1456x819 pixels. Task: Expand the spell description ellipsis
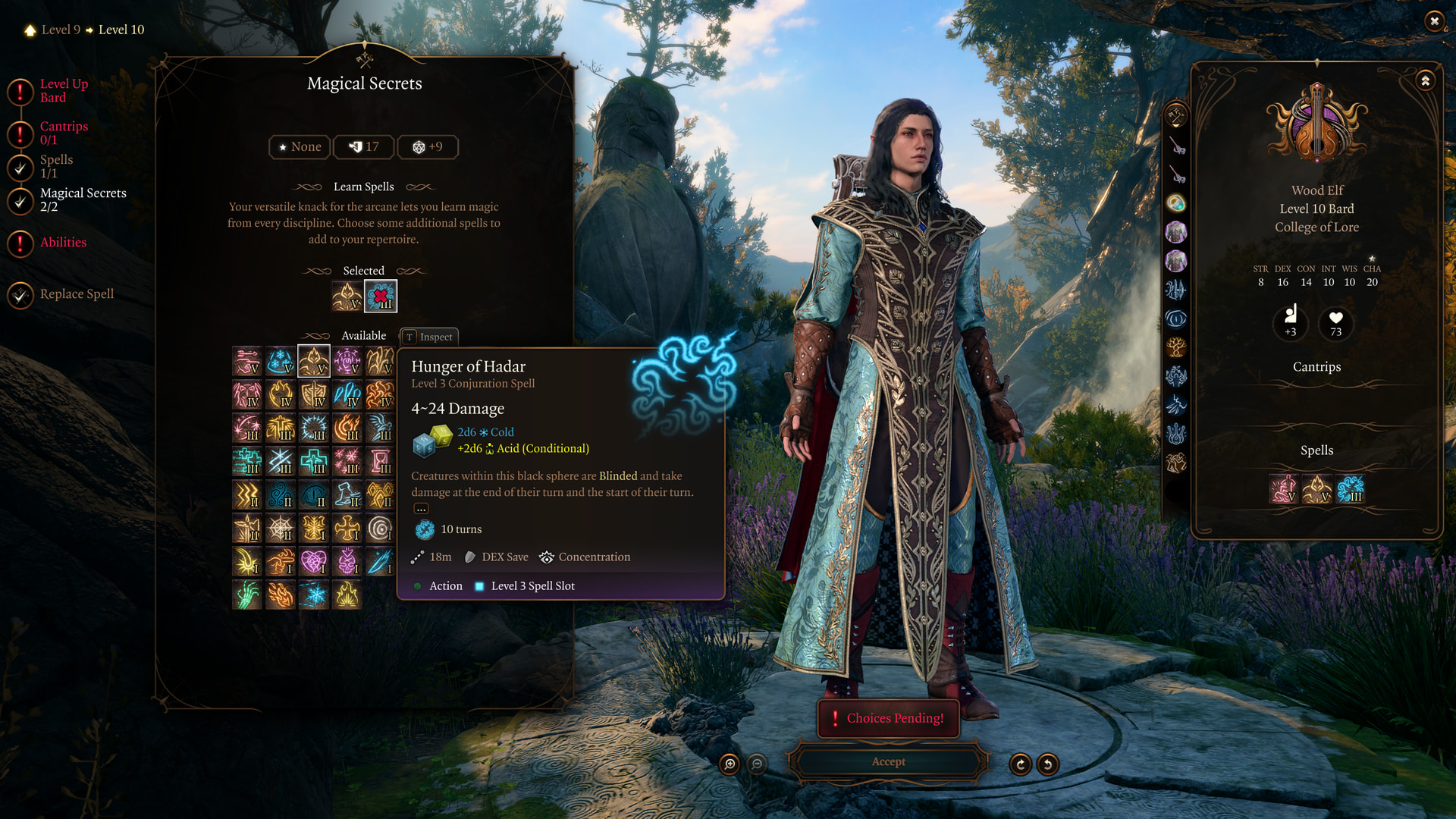coord(422,509)
